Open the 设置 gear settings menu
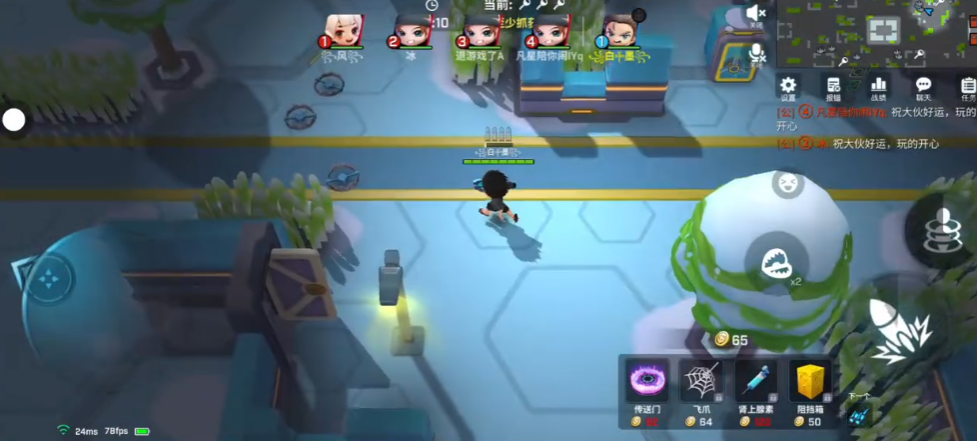The width and height of the screenshot is (977, 441). click(x=788, y=87)
